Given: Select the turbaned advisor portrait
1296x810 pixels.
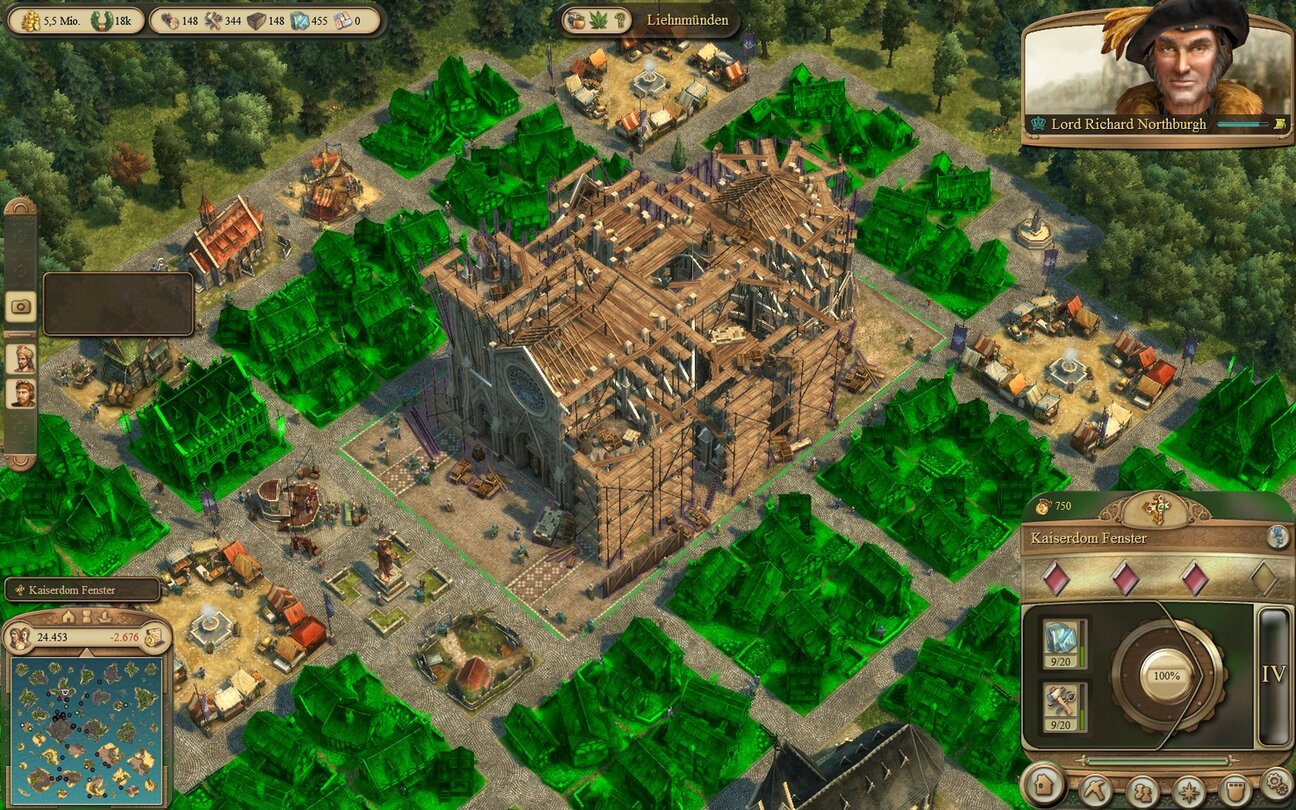Looking at the screenshot, I should point(20,359).
